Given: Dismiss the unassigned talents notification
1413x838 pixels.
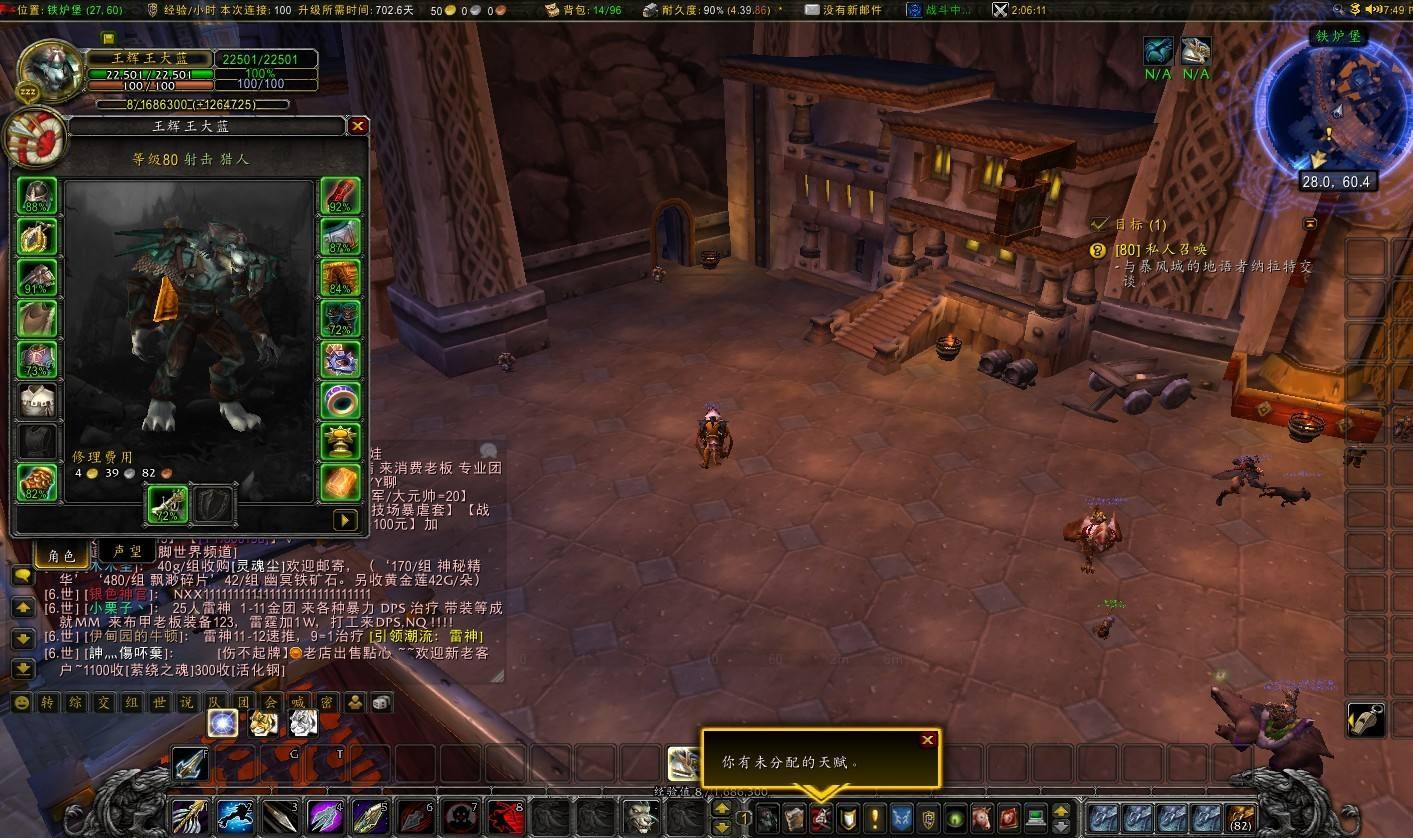Looking at the screenshot, I should [x=928, y=740].
